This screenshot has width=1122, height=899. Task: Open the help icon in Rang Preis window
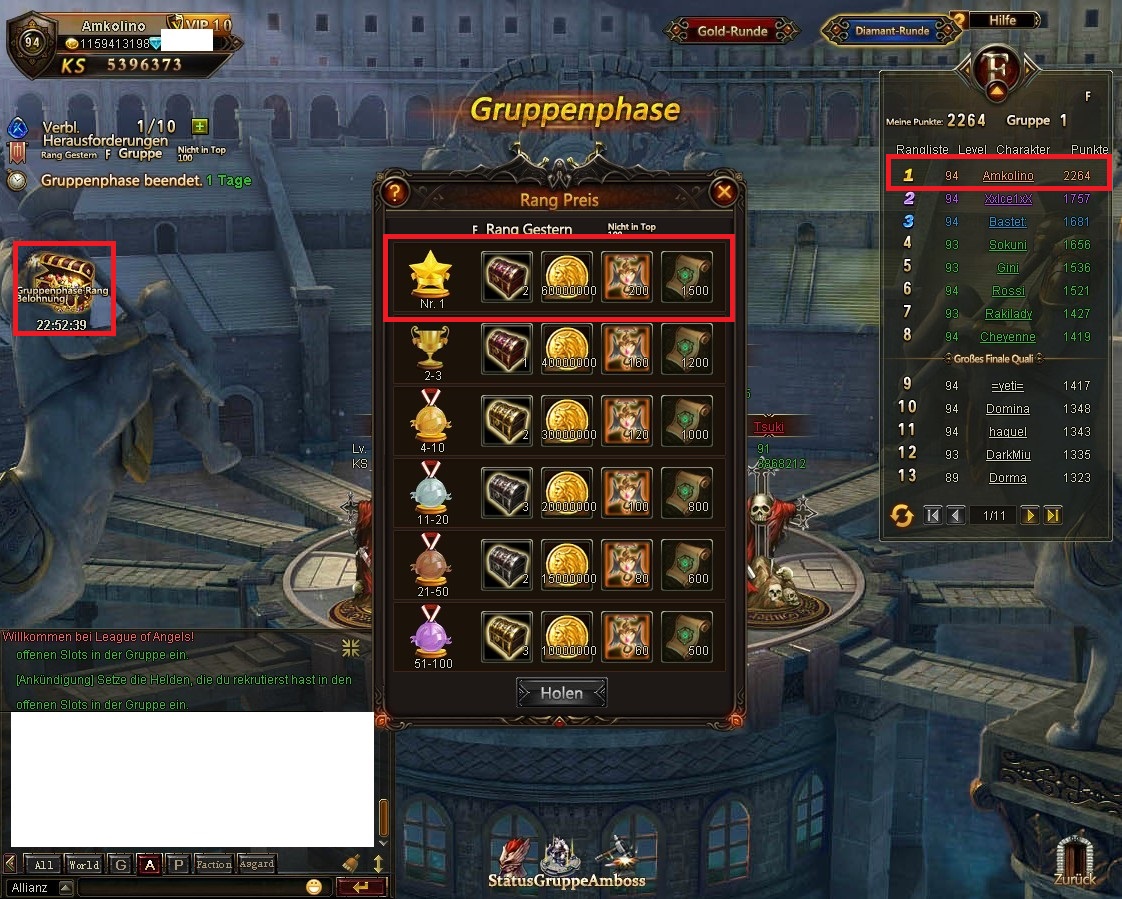[395, 192]
